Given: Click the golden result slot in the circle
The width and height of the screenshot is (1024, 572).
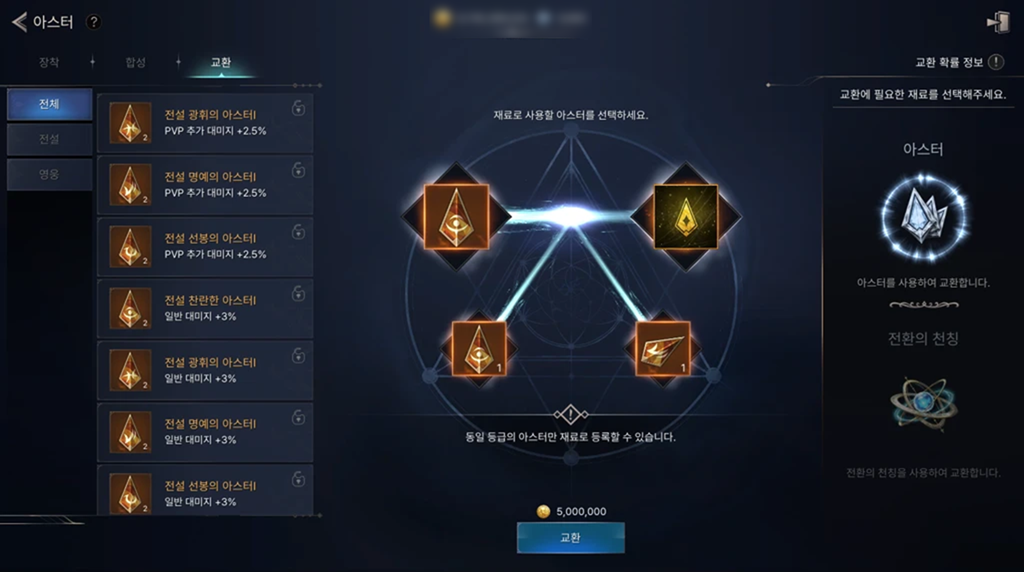Looking at the screenshot, I should tap(685, 215).
